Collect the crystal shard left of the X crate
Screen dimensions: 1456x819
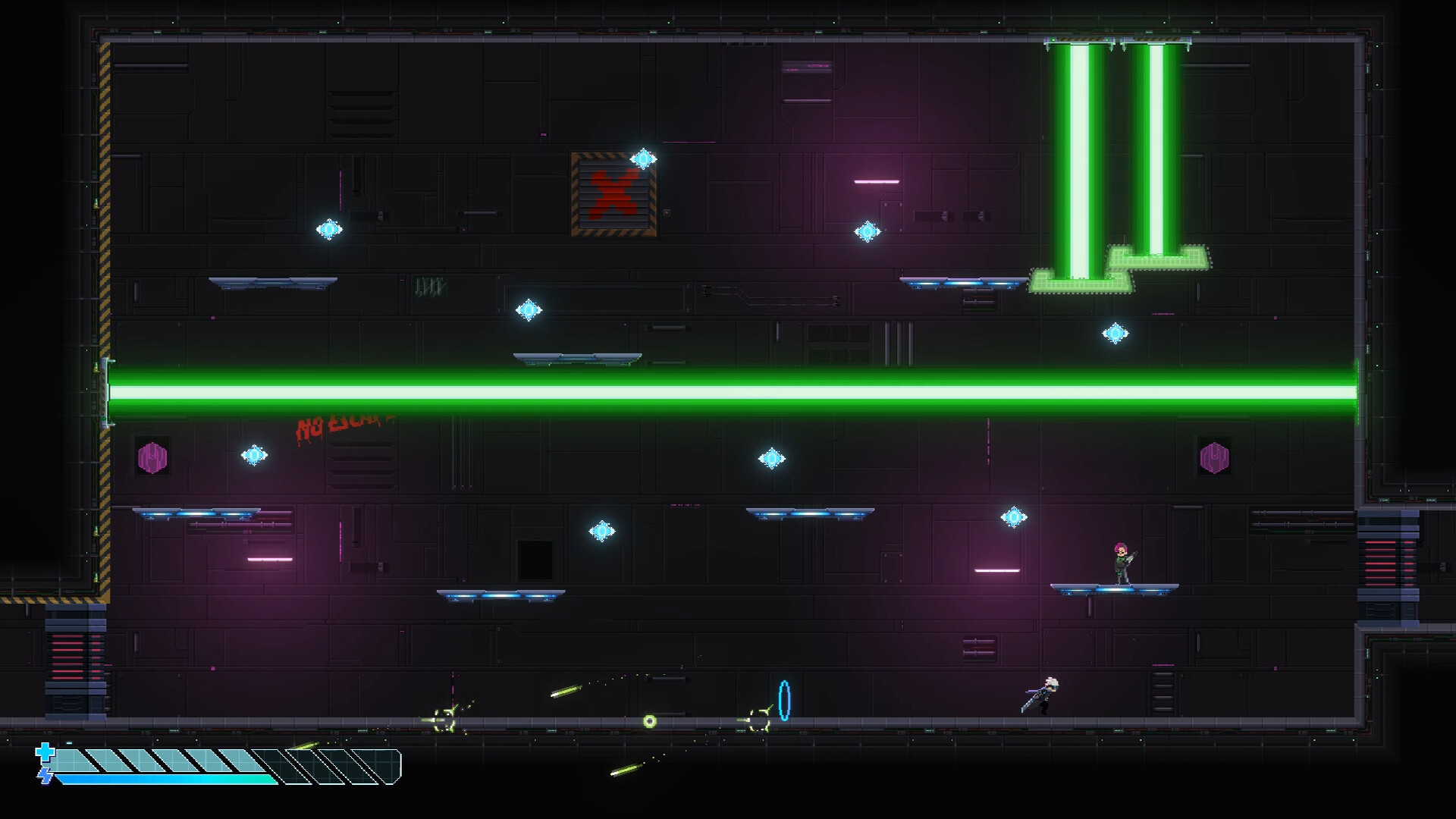329,229
